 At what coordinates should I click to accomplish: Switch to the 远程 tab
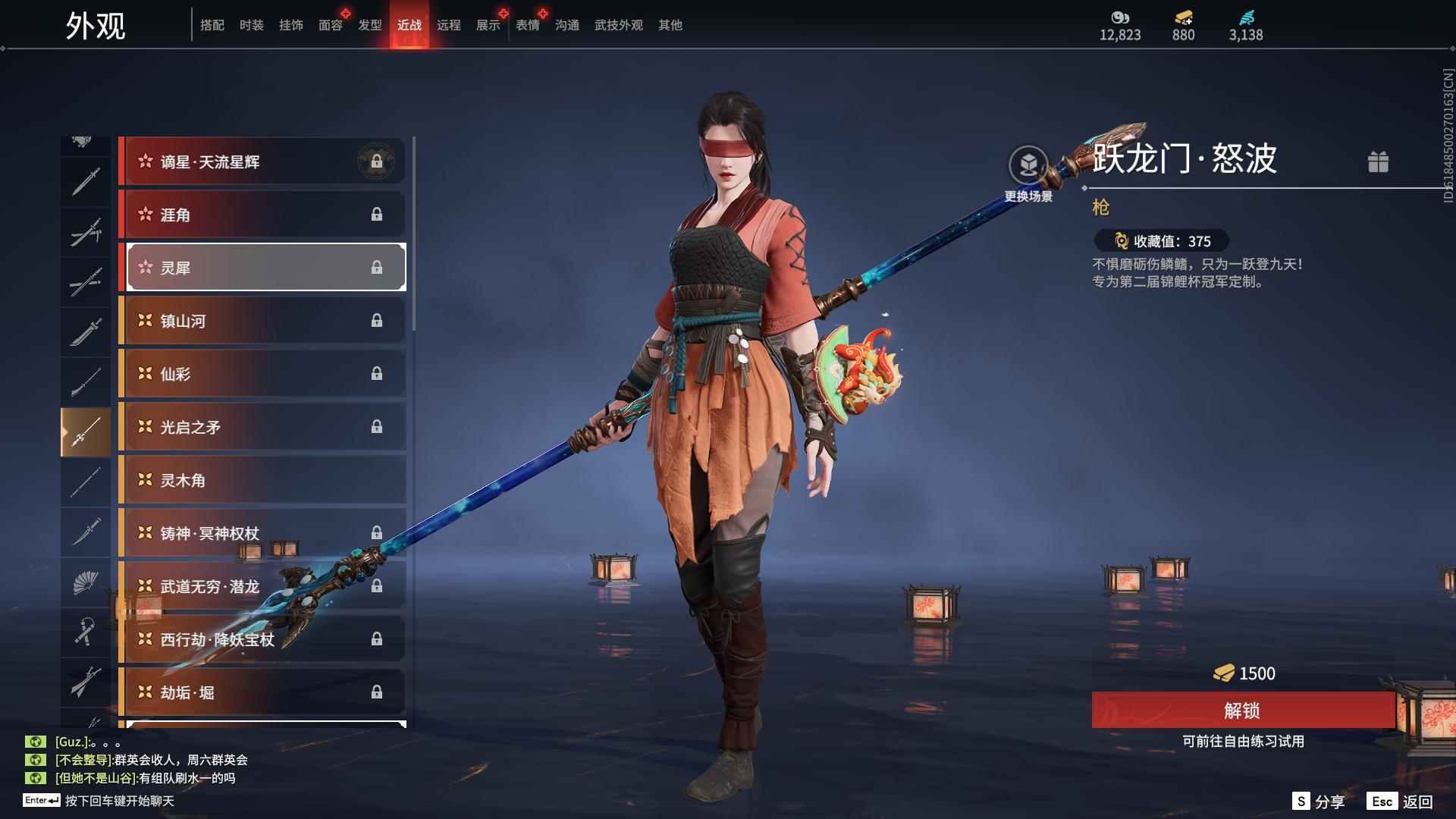click(448, 25)
